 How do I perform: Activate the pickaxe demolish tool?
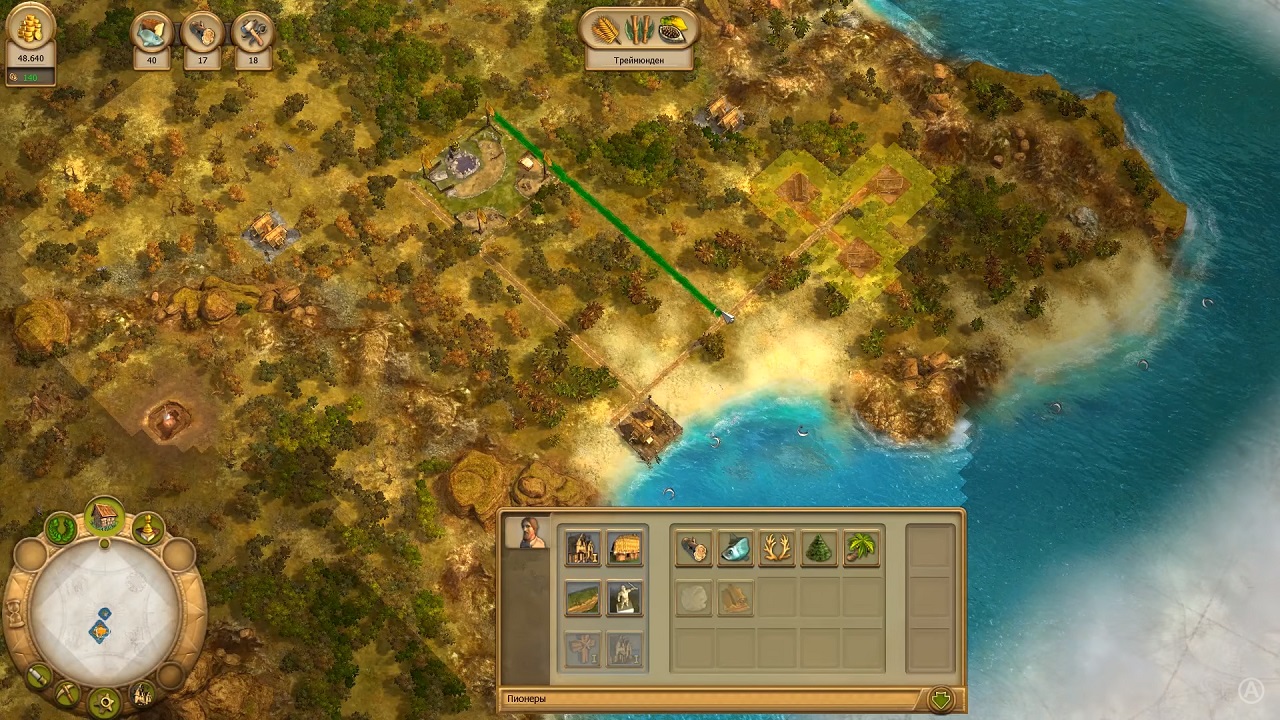click(x=65, y=693)
